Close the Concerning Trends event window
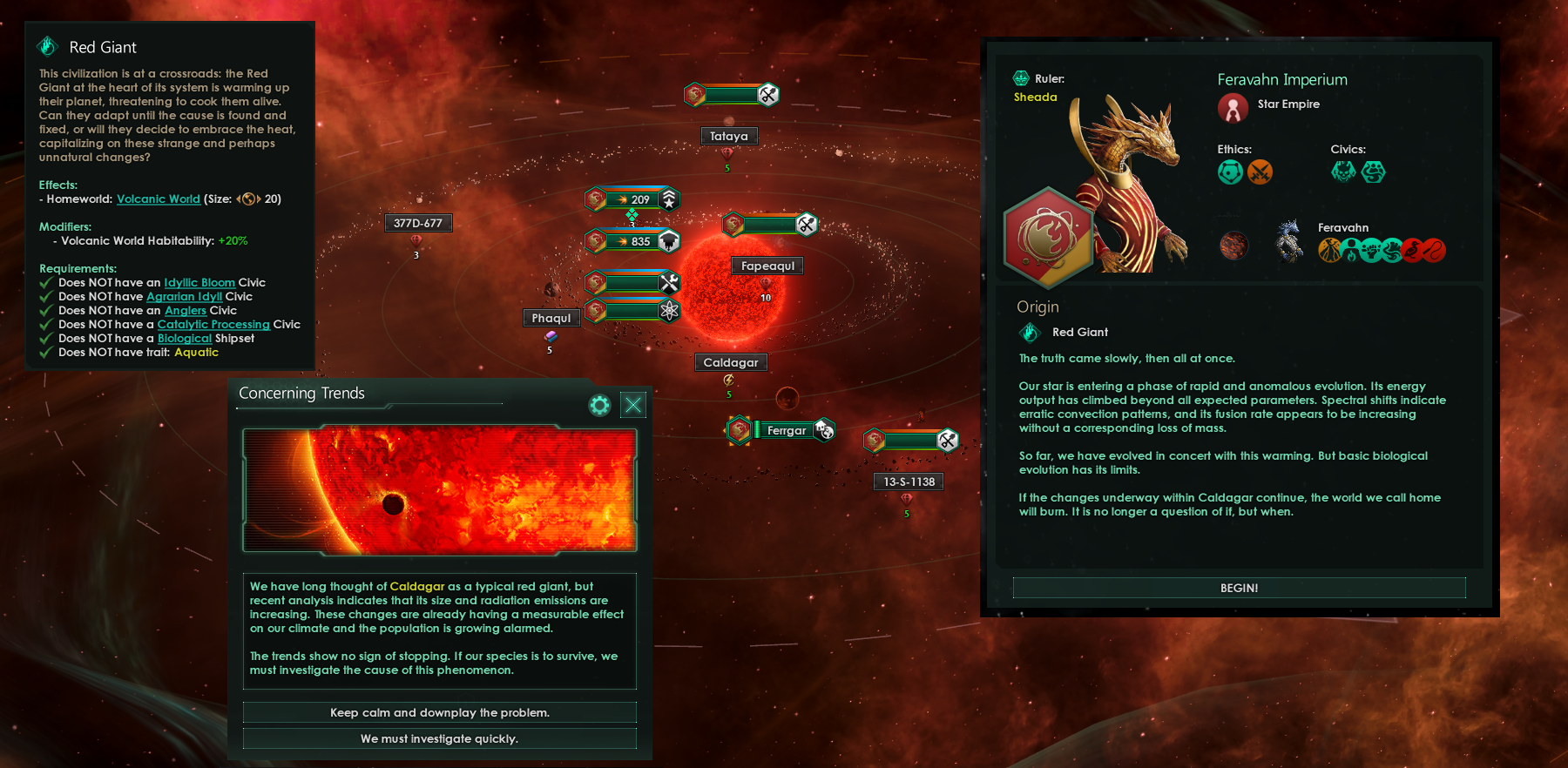 pyautogui.click(x=633, y=404)
